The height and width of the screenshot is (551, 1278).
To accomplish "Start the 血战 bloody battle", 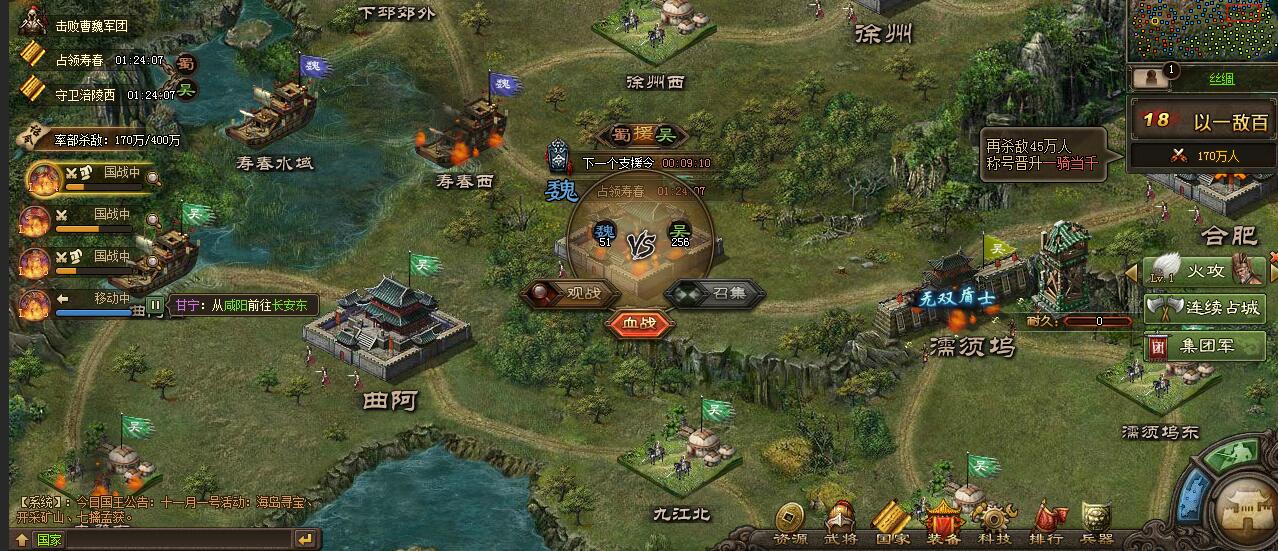I will point(639,323).
